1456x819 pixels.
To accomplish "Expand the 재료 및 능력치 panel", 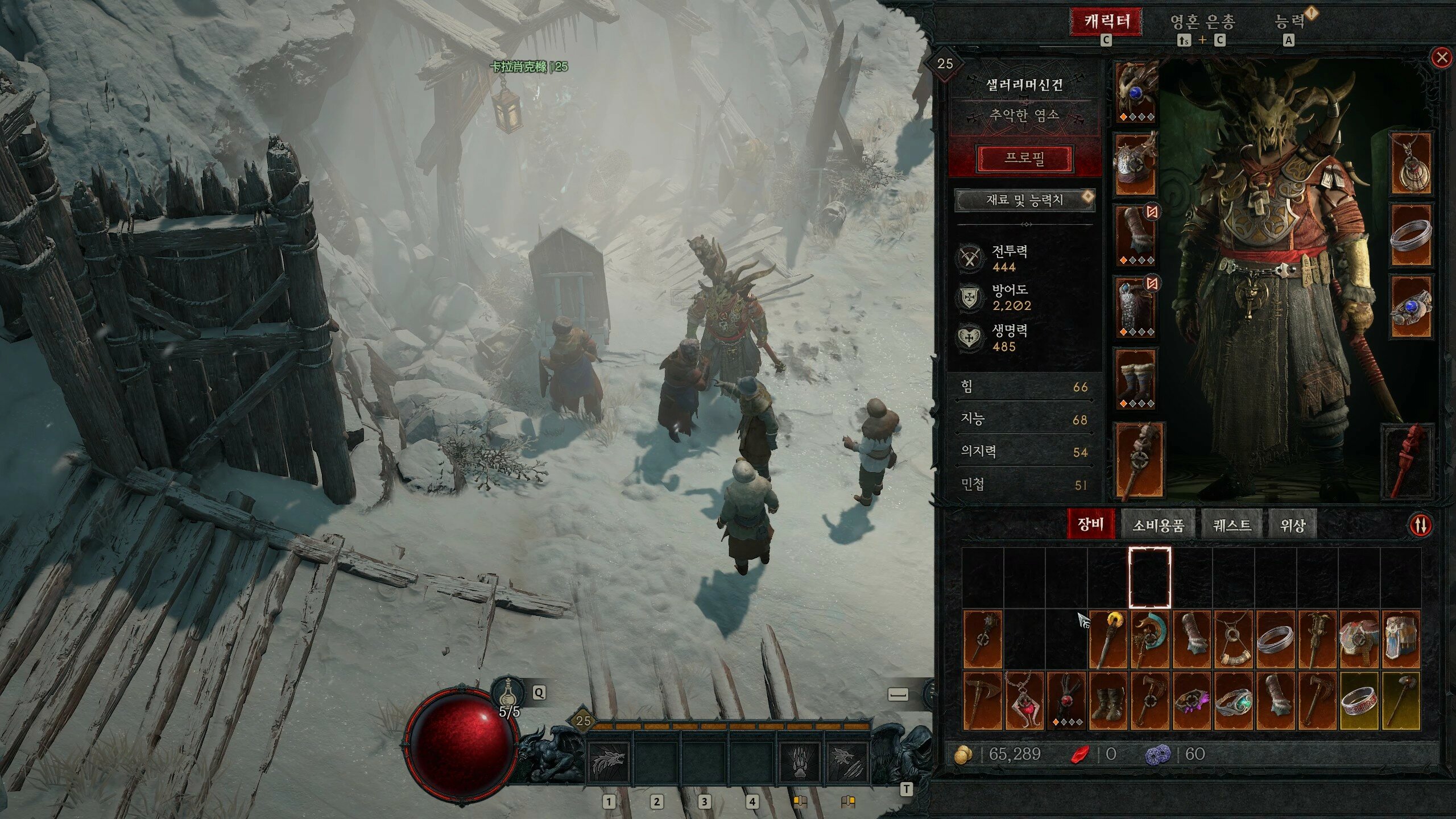I will (1024, 200).
